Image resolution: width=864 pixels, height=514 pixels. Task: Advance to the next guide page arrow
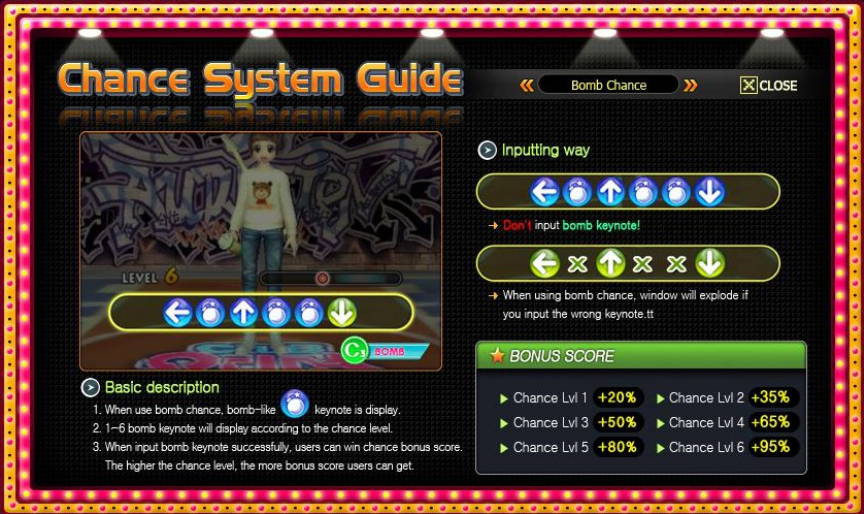pos(690,86)
